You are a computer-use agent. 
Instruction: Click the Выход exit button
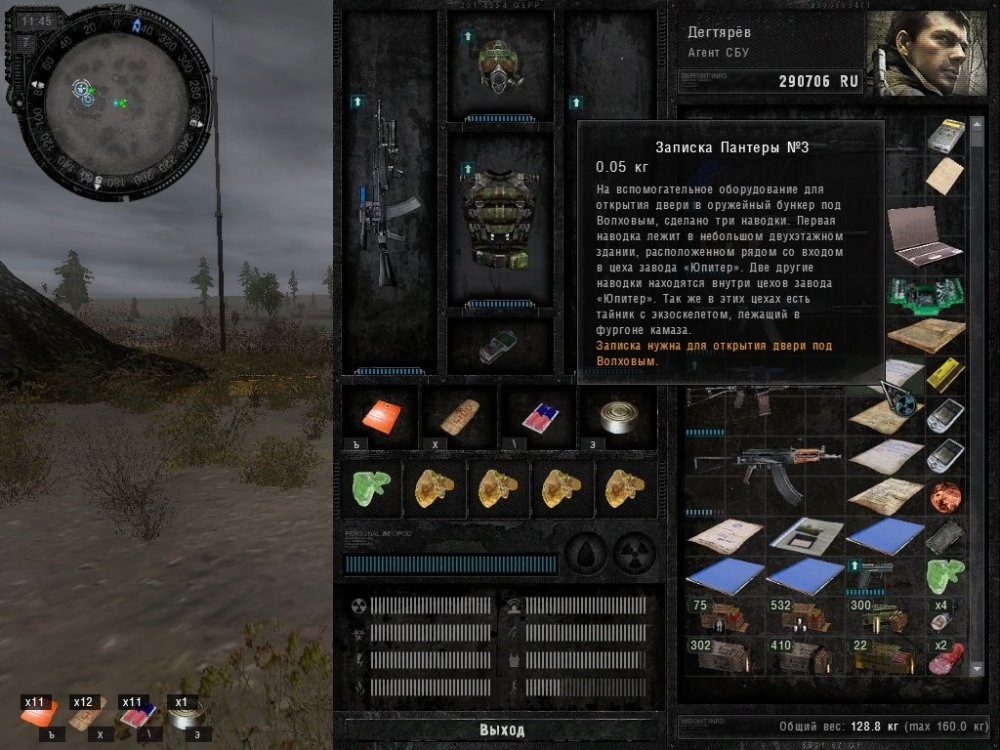click(x=501, y=729)
